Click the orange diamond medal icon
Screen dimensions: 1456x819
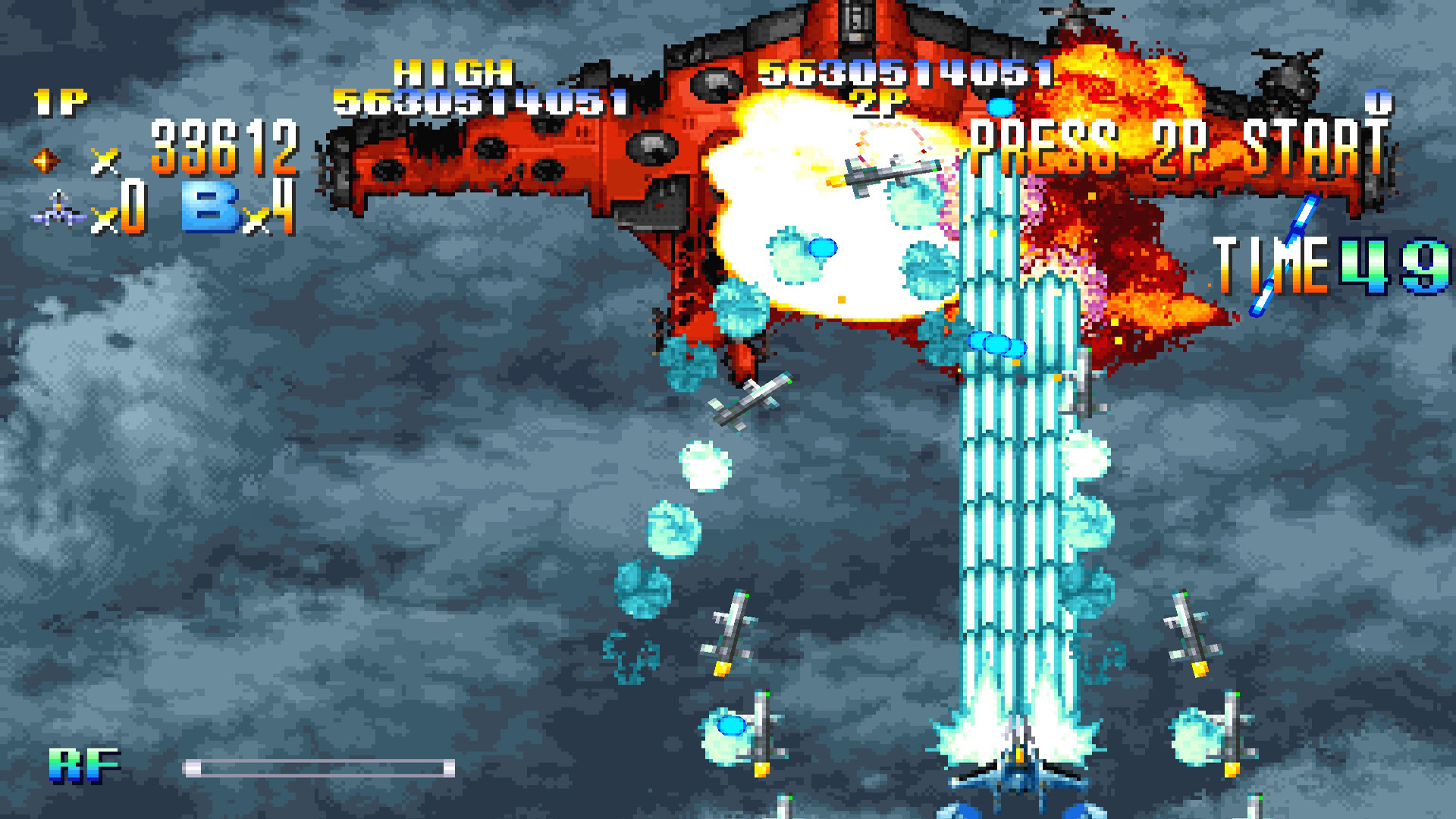(45, 160)
